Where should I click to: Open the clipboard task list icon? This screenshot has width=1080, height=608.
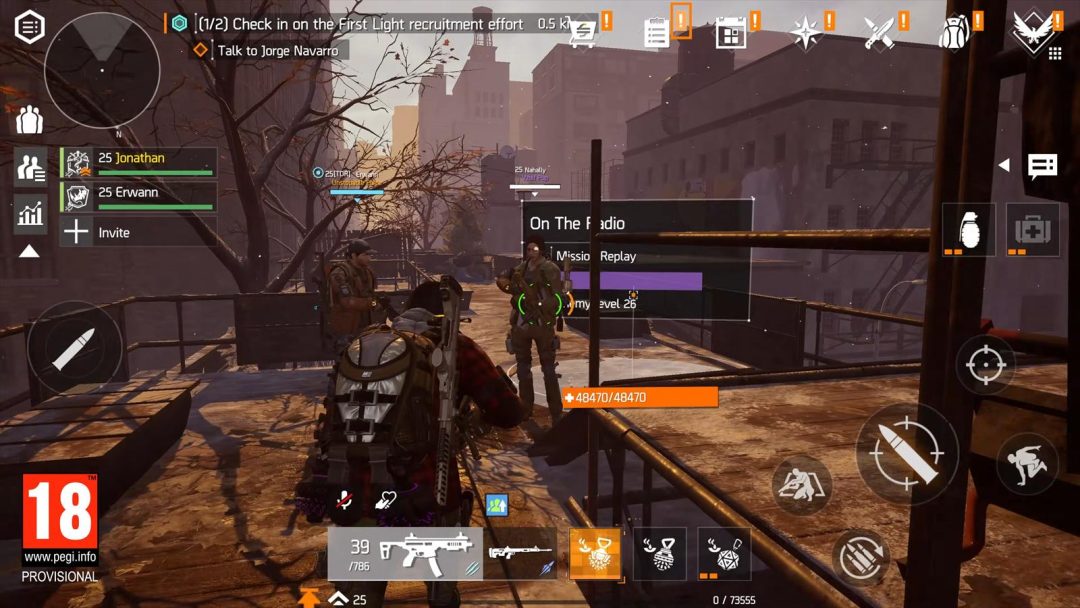coord(657,33)
